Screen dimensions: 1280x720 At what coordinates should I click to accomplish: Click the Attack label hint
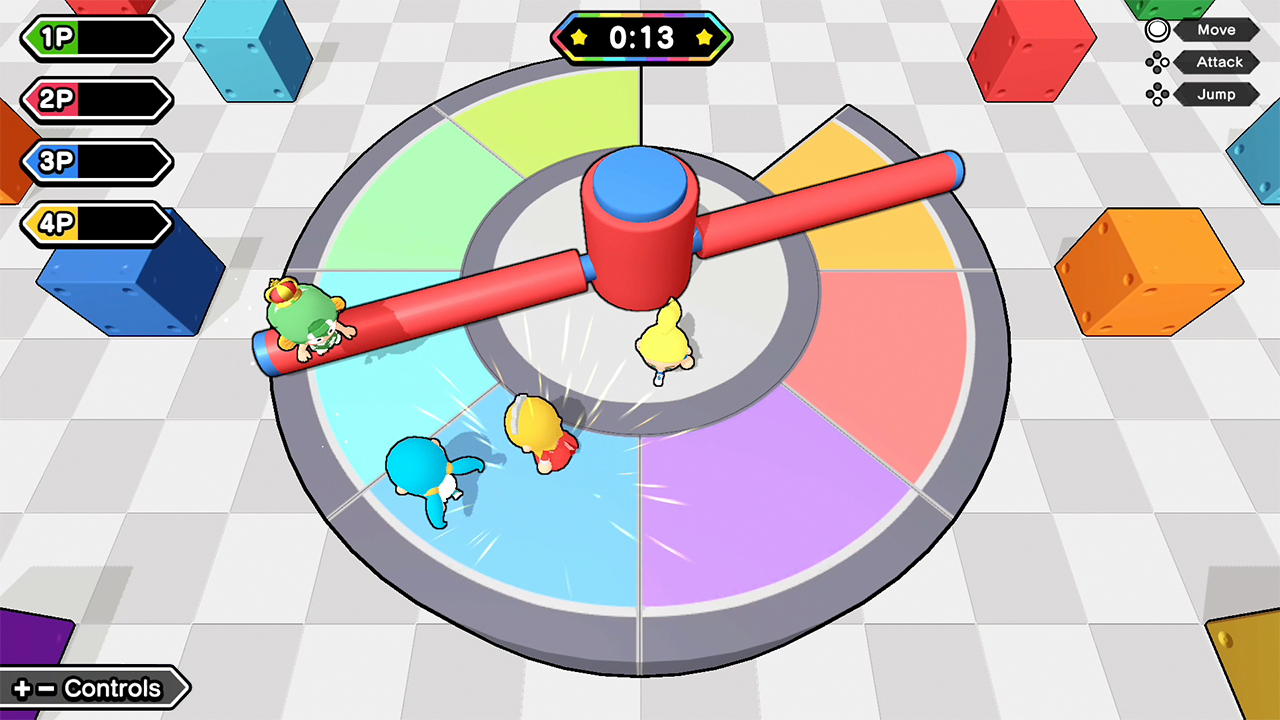[x=1218, y=62]
